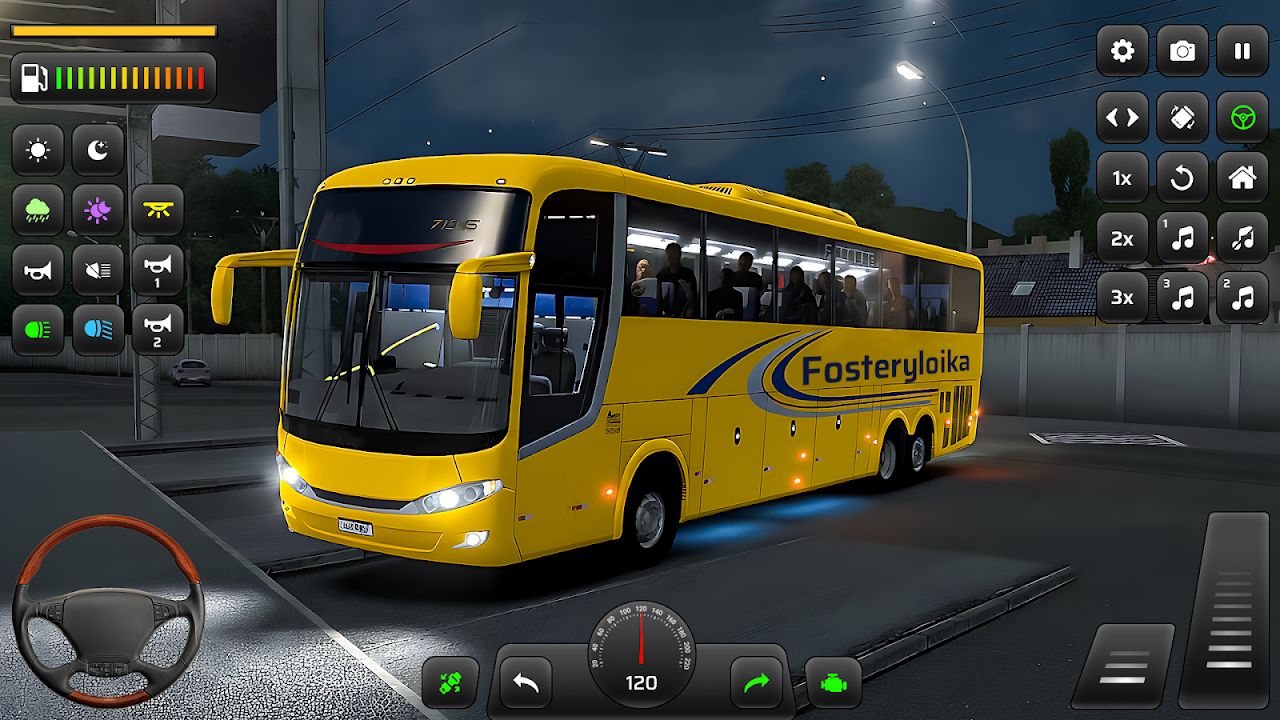The width and height of the screenshot is (1280, 720).
Task: Set the speed multiplier to 2x
Action: point(1122,238)
